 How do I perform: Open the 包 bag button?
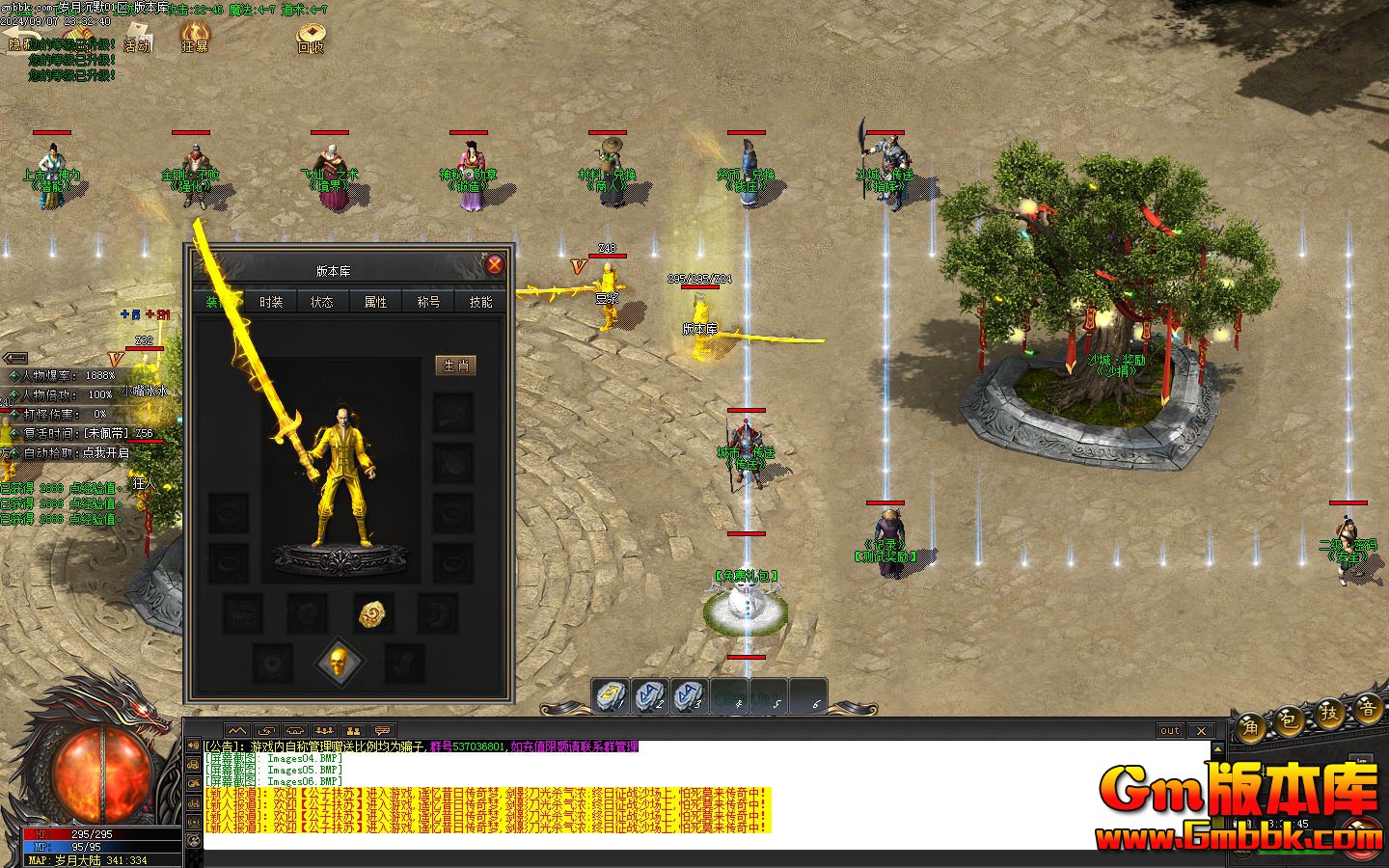click(1290, 721)
